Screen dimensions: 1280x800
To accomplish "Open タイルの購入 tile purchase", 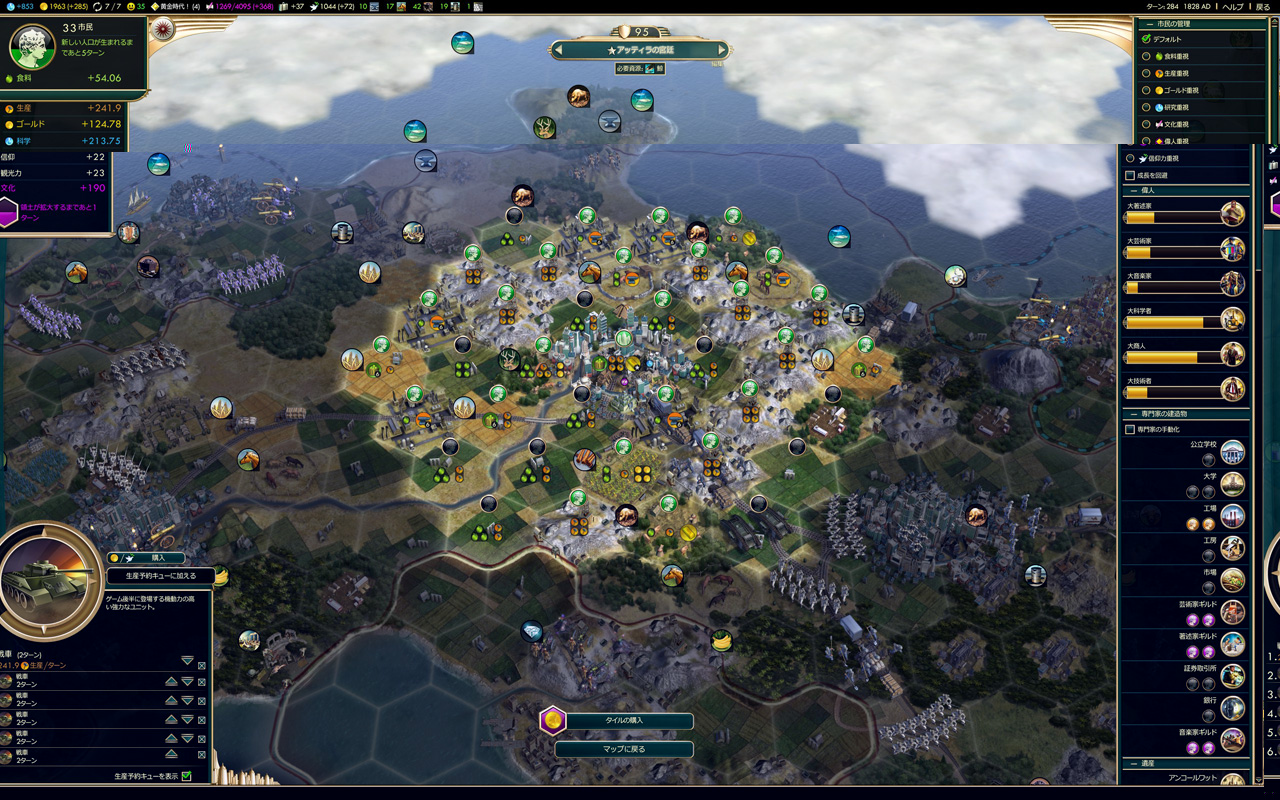I will [x=623, y=721].
